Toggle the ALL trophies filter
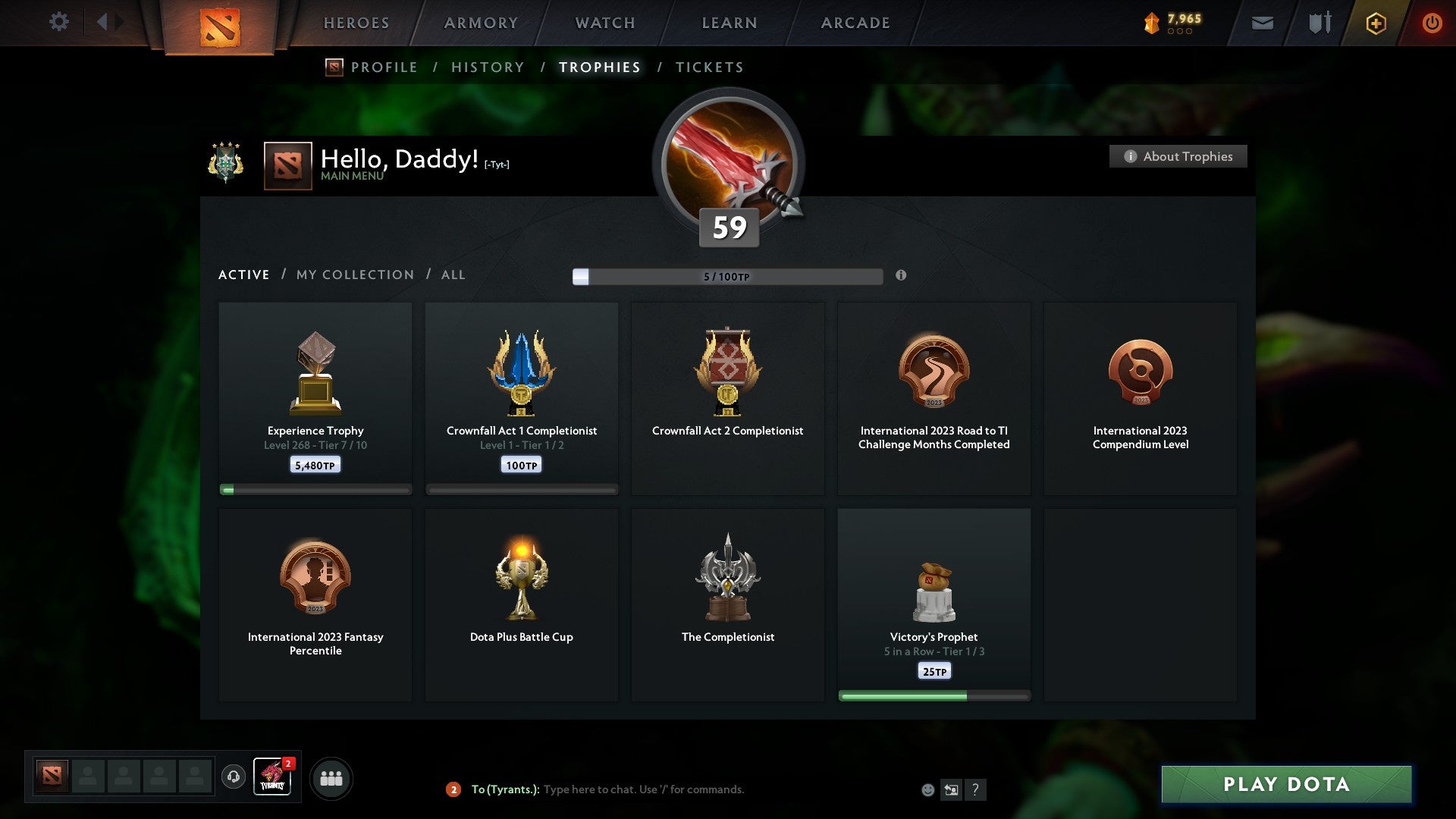 pyautogui.click(x=453, y=275)
